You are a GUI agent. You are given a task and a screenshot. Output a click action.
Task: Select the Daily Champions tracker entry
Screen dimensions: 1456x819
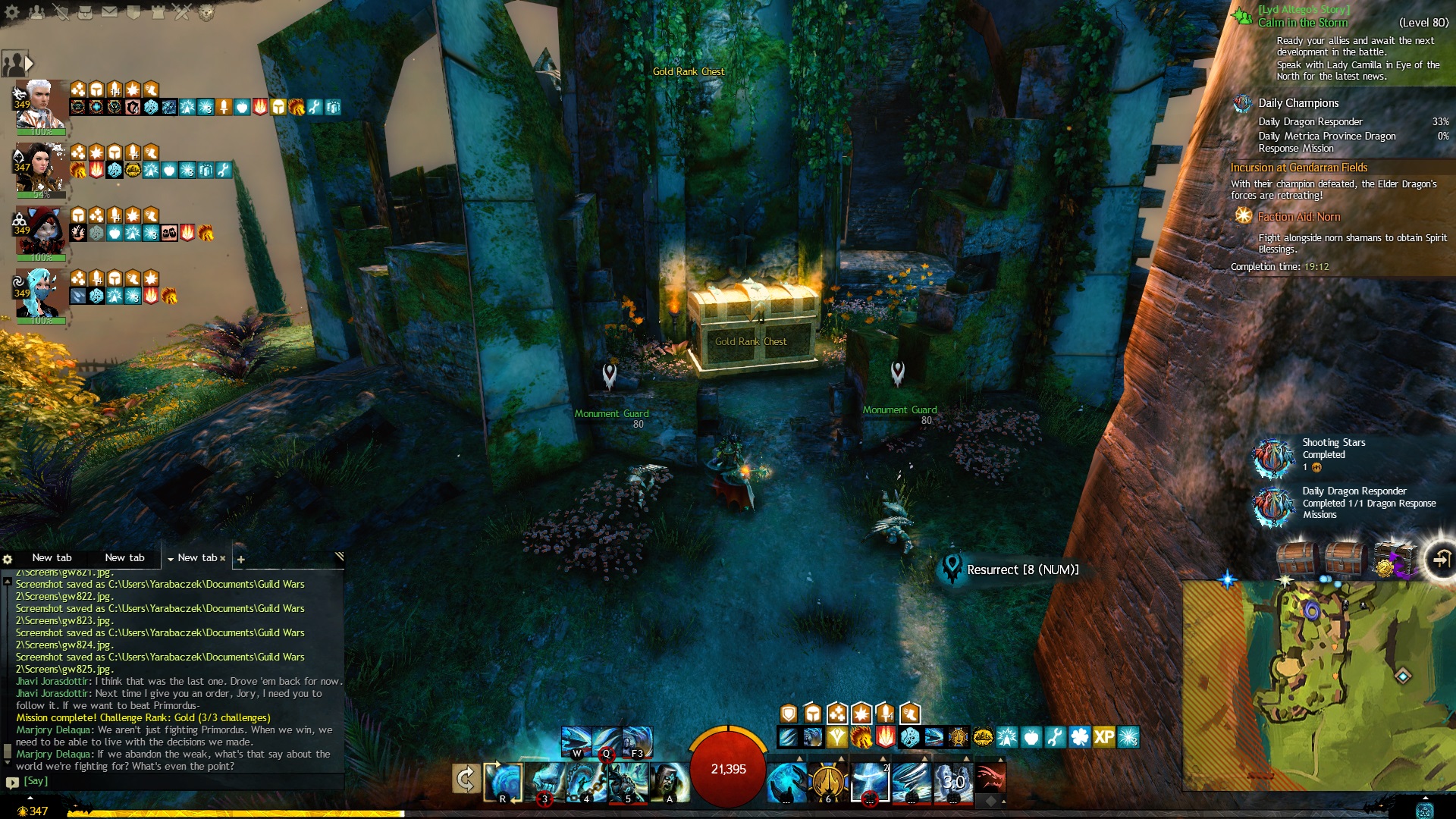[x=1298, y=103]
